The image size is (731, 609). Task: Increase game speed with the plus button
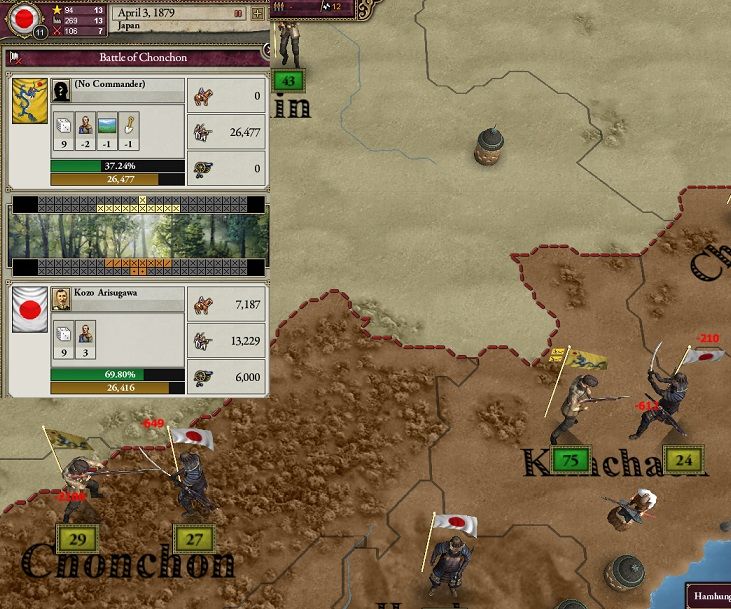pos(258,14)
